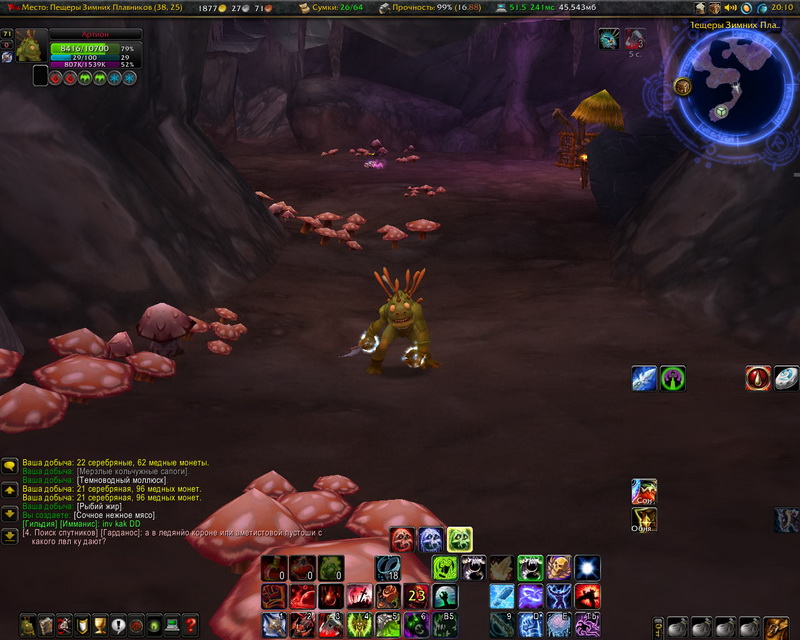
Task: Use the swirl item with 18 stacks
Action: click(388, 568)
